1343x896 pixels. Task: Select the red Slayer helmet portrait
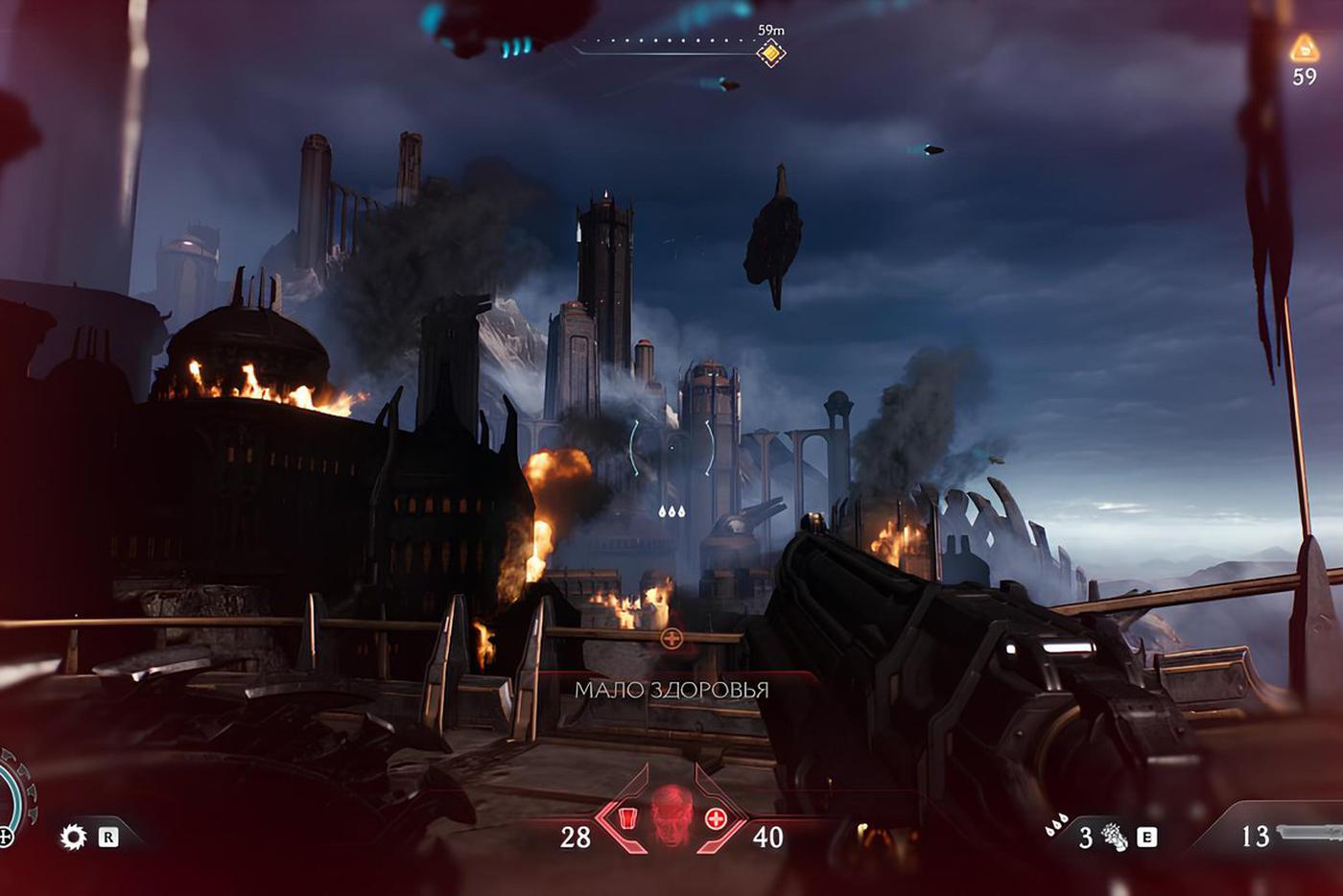[x=671, y=819]
